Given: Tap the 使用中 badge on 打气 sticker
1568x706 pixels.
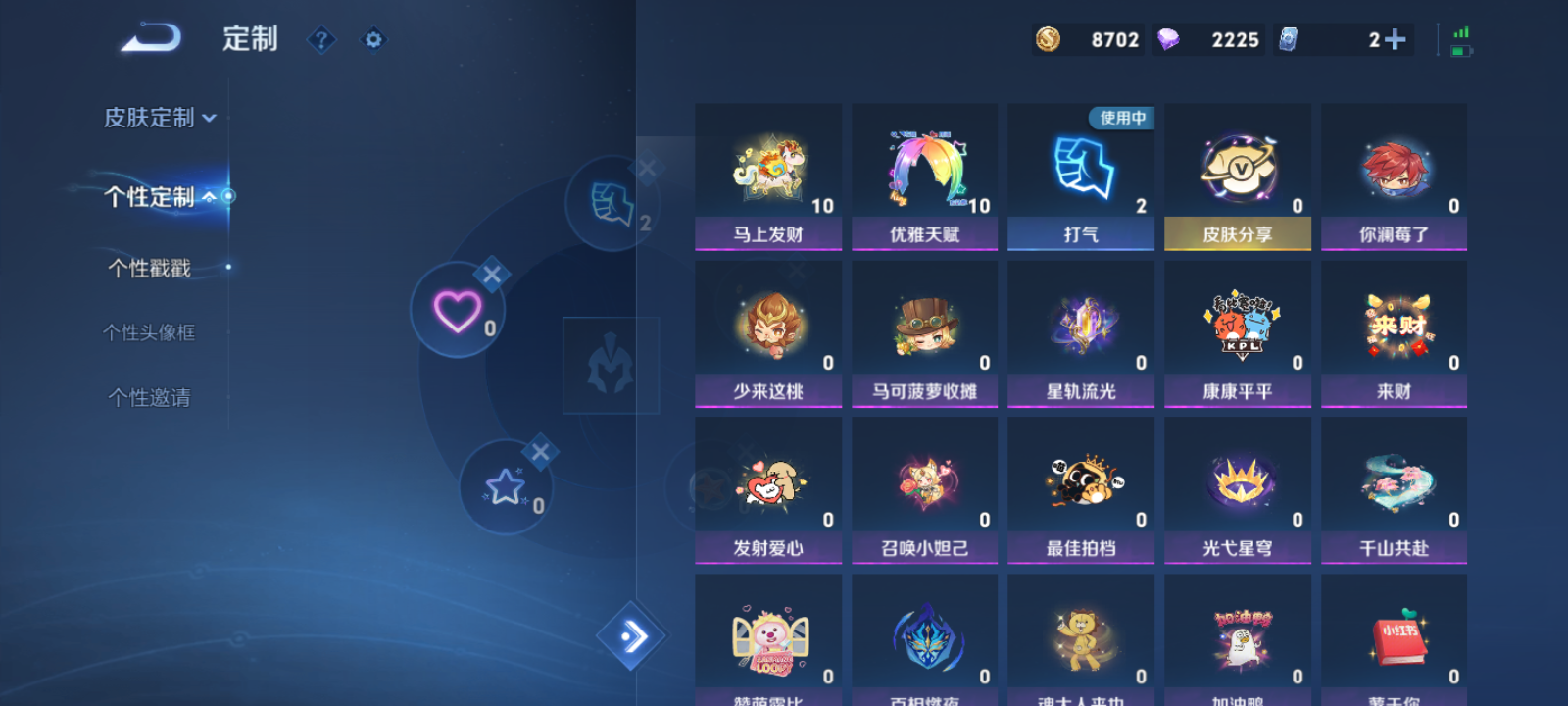Looking at the screenshot, I should click(x=1119, y=117).
